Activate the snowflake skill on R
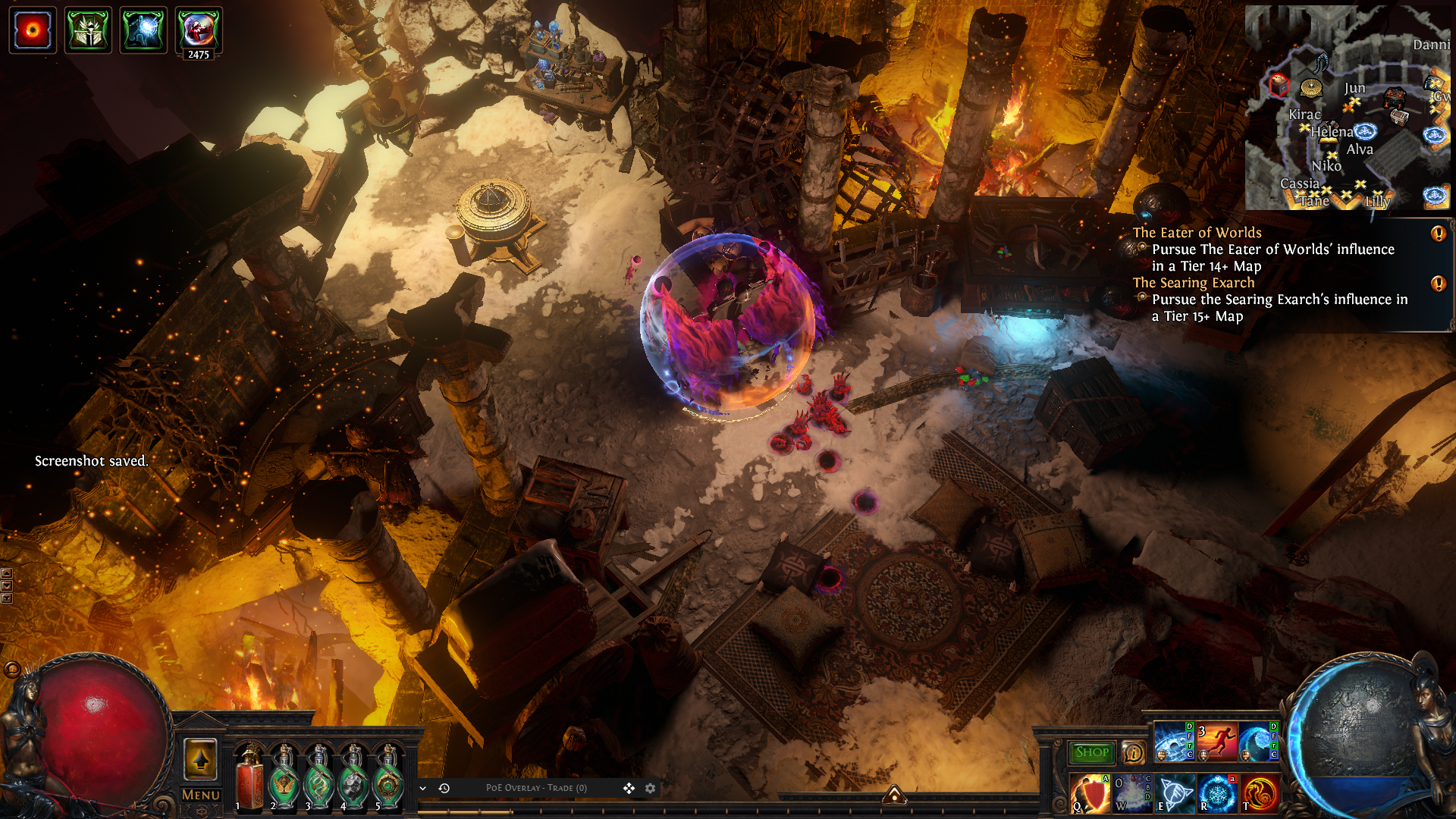 (1216, 793)
